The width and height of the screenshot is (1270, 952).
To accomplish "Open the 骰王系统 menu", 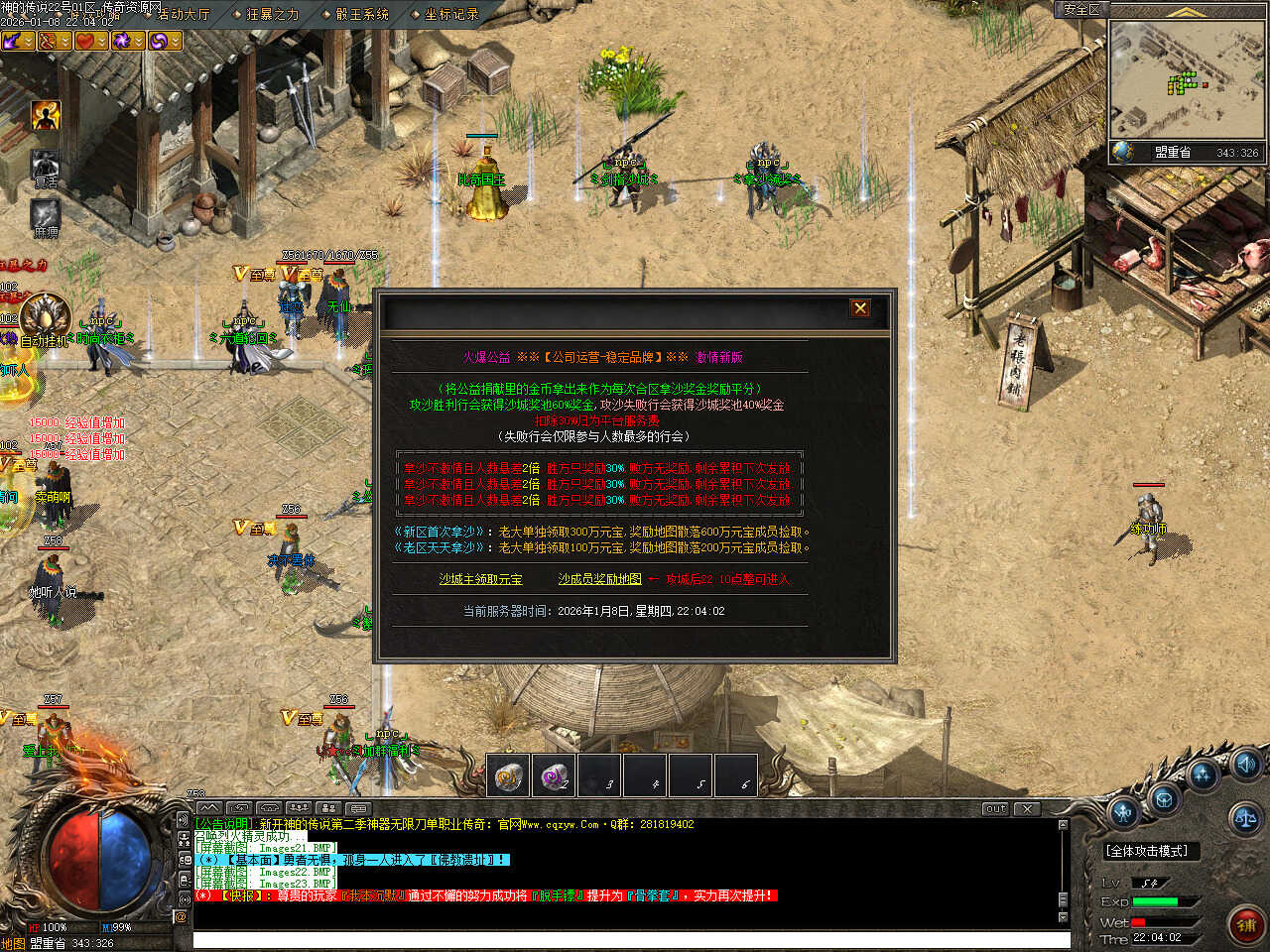I will tap(361, 14).
